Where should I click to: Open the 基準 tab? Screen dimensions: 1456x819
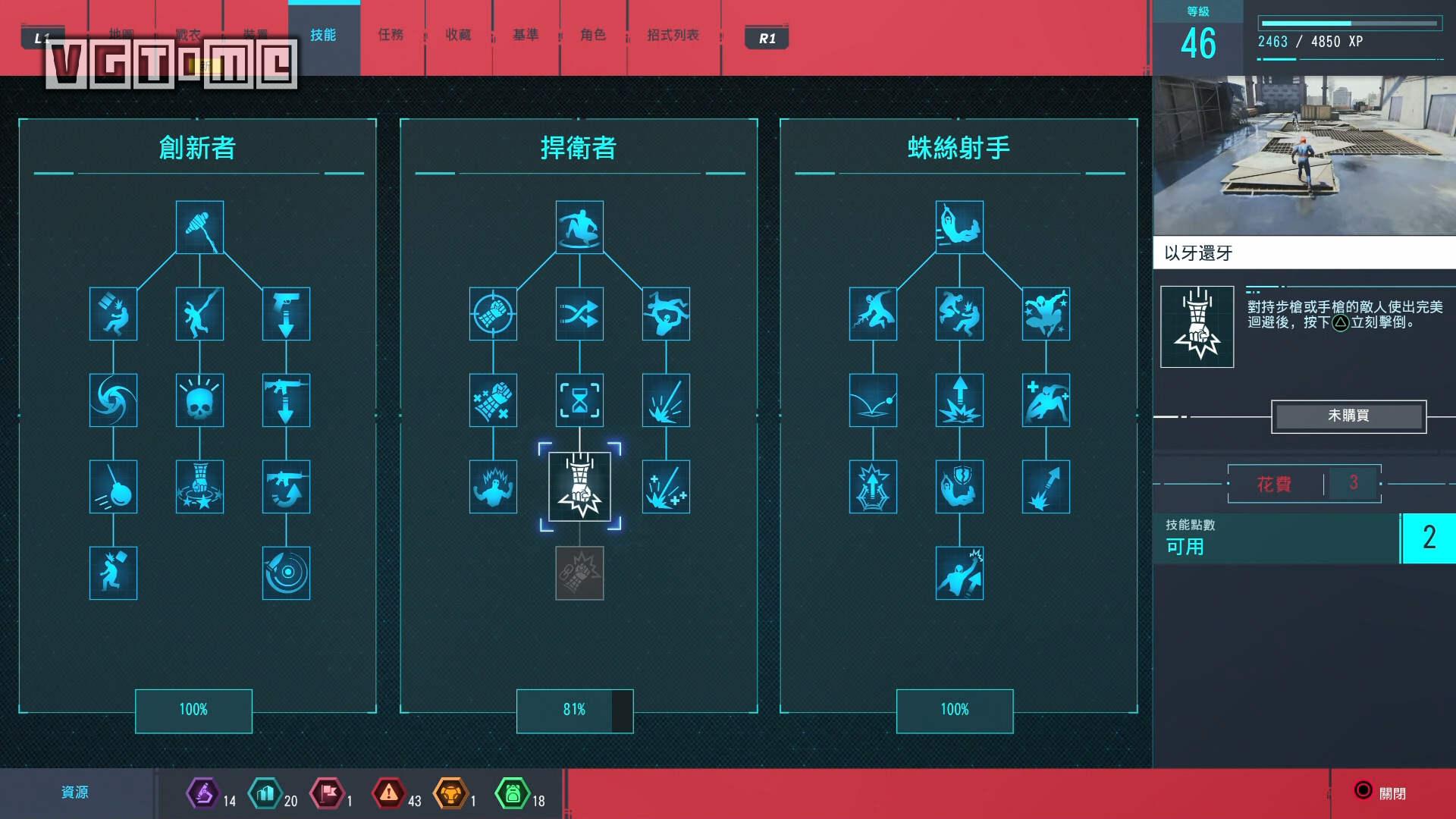click(526, 35)
